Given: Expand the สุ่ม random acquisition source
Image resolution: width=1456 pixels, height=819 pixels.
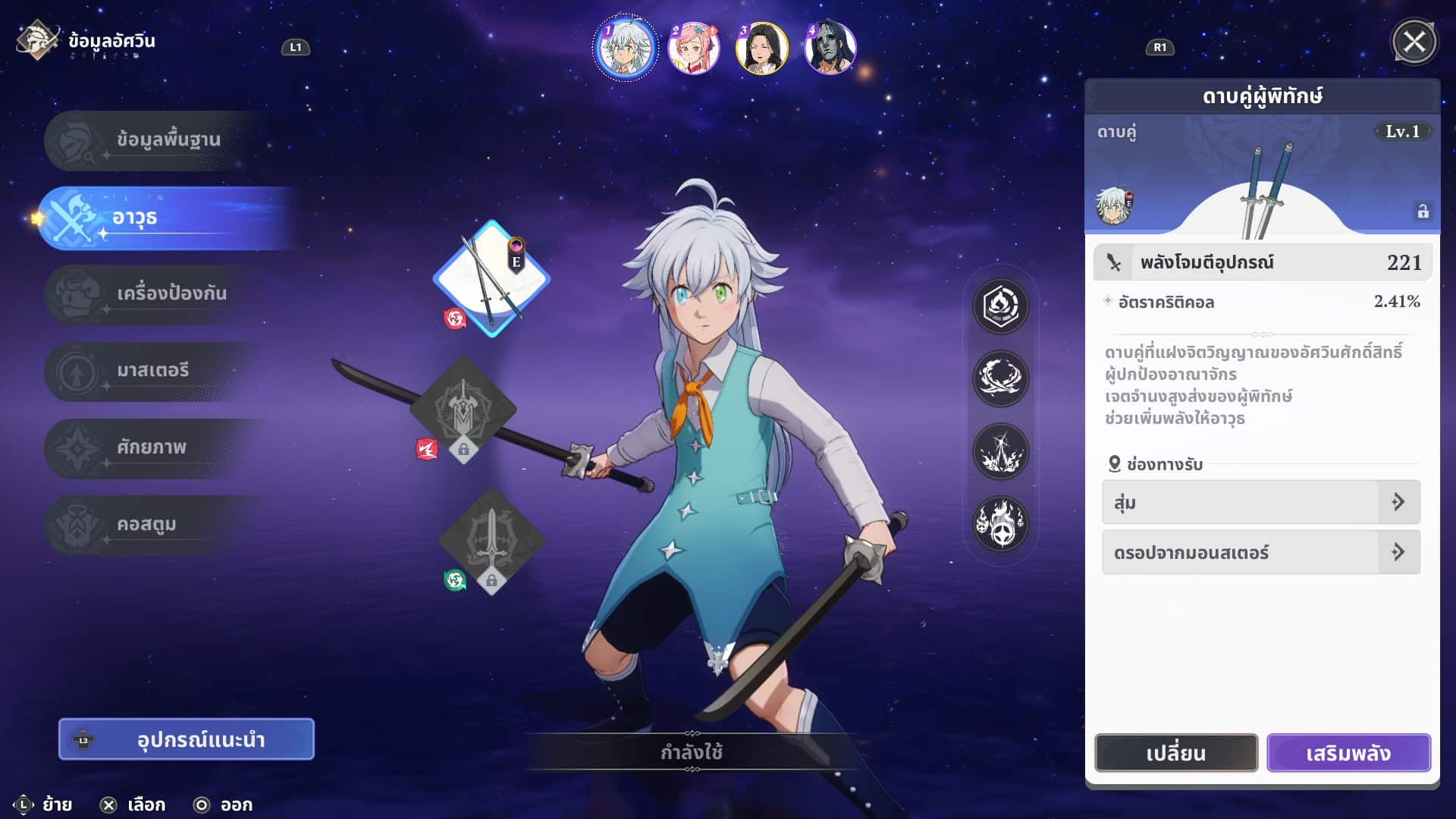Looking at the screenshot, I should [x=1260, y=502].
